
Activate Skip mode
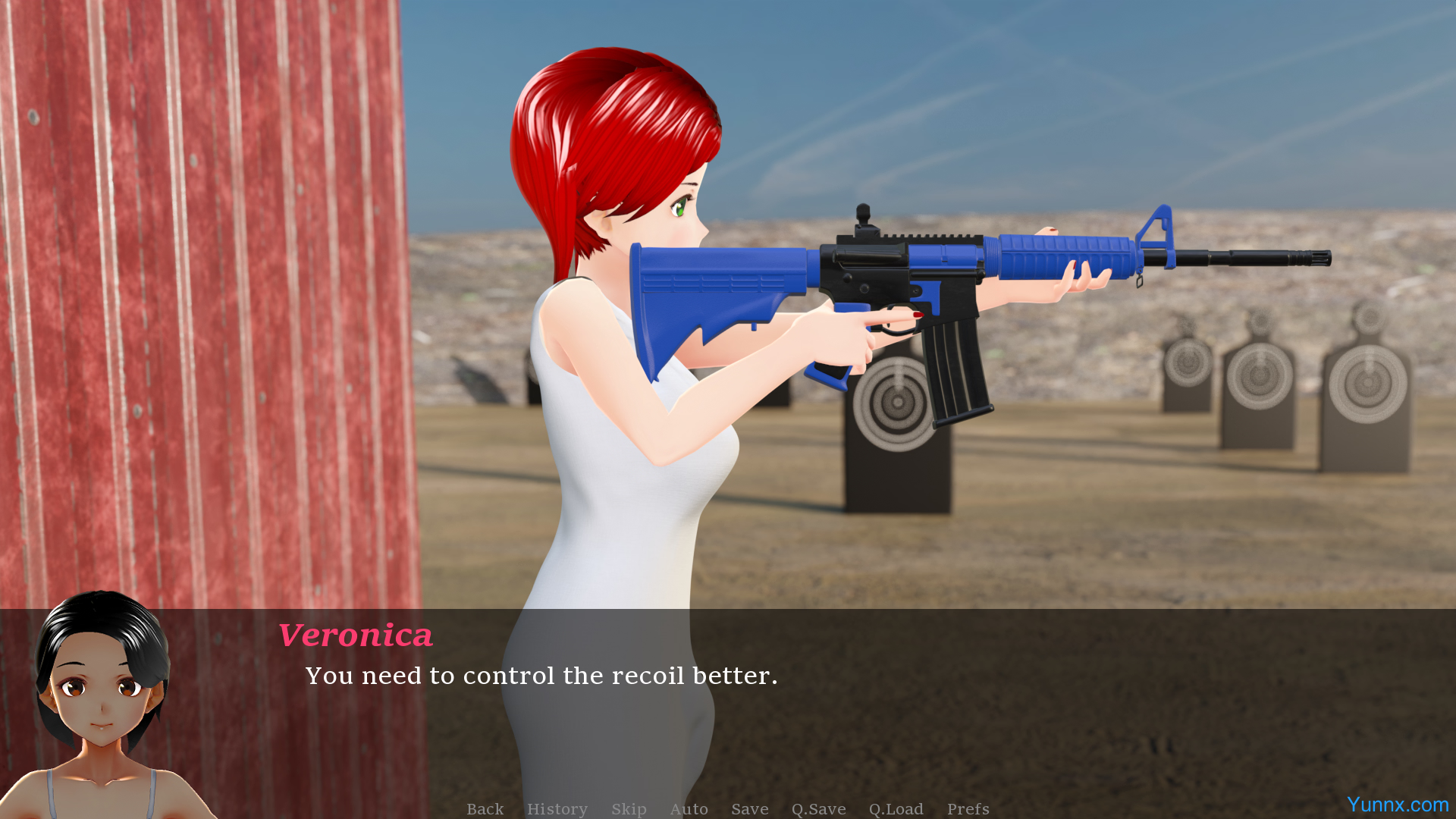[x=629, y=809]
